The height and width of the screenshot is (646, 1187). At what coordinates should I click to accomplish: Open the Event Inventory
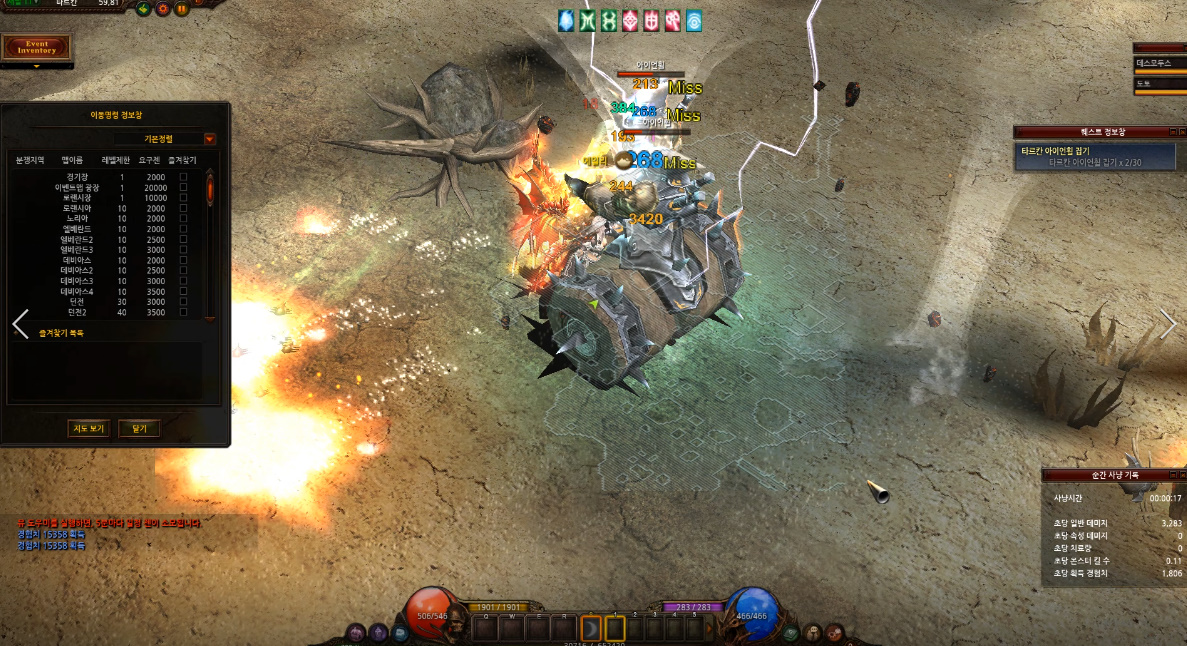point(37,47)
